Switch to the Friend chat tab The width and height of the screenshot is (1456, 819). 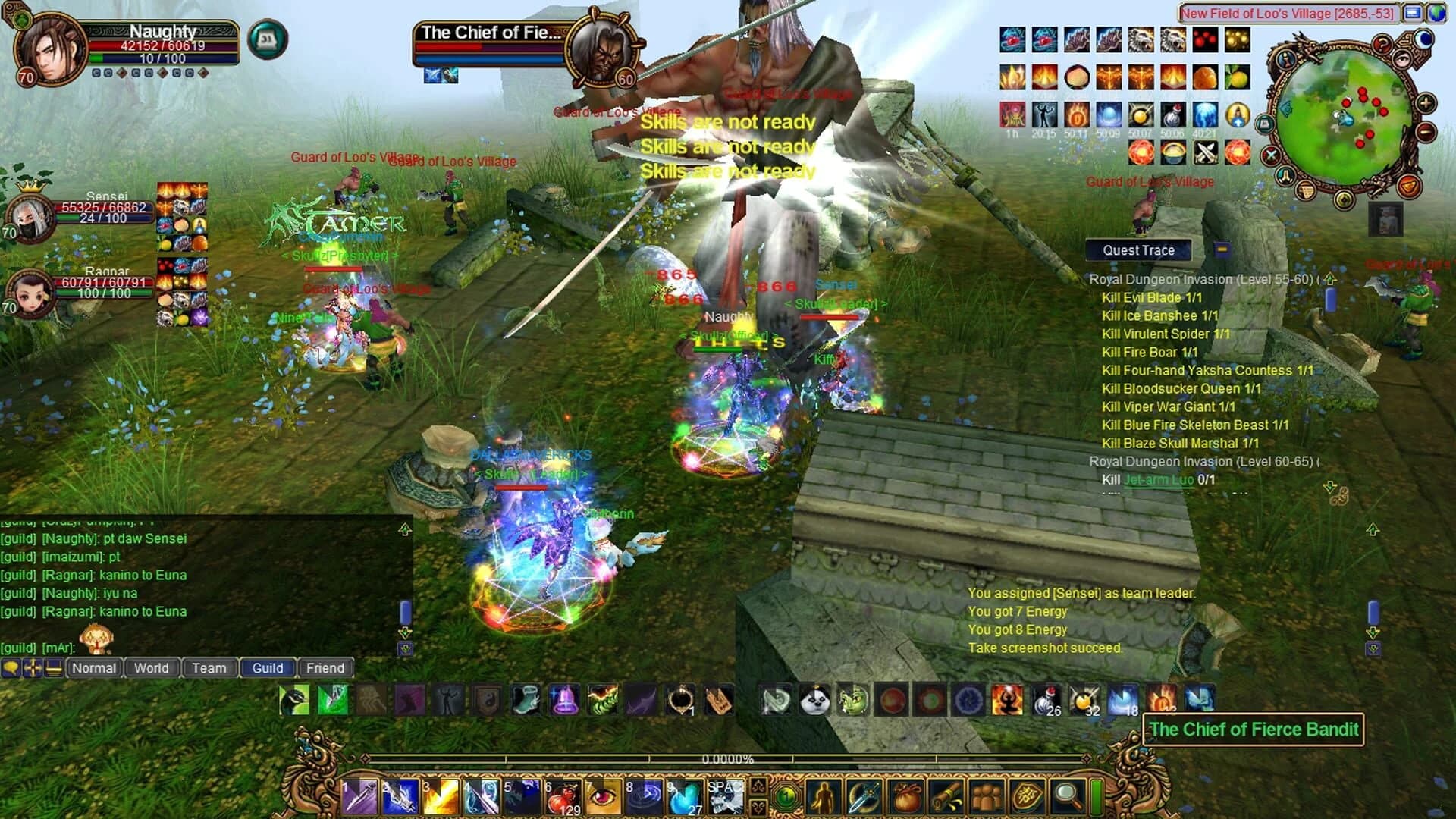click(x=325, y=668)
